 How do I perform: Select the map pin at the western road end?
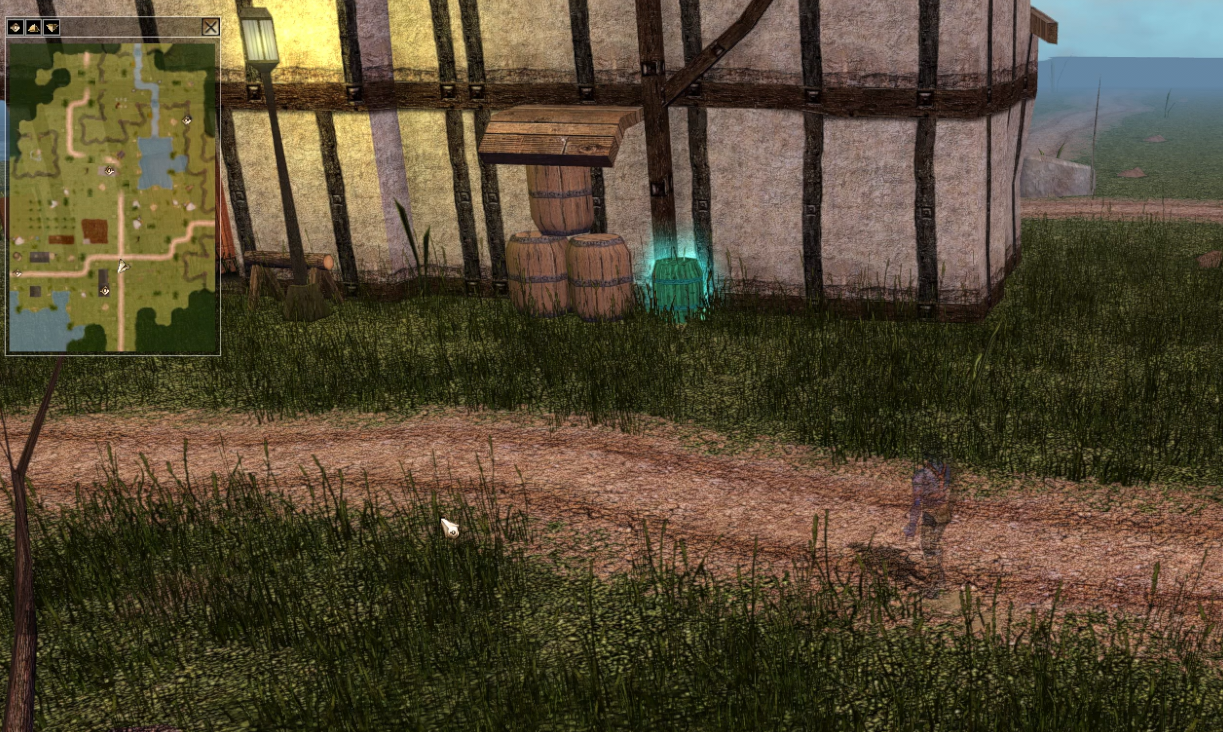17,273
